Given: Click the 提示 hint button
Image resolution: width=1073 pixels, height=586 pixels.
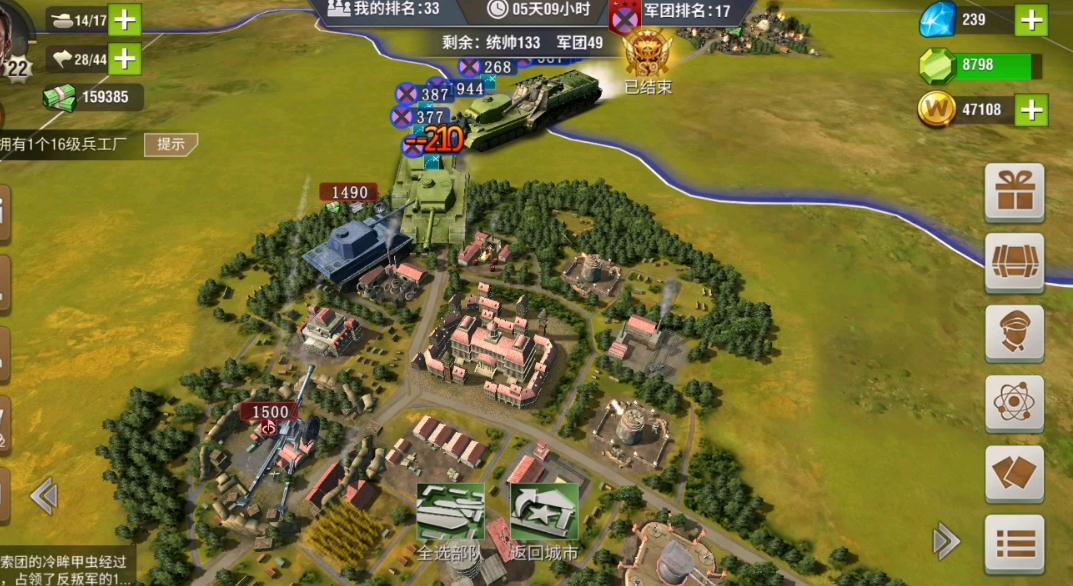Looking at the screenshot, I should tap(171, 144).
